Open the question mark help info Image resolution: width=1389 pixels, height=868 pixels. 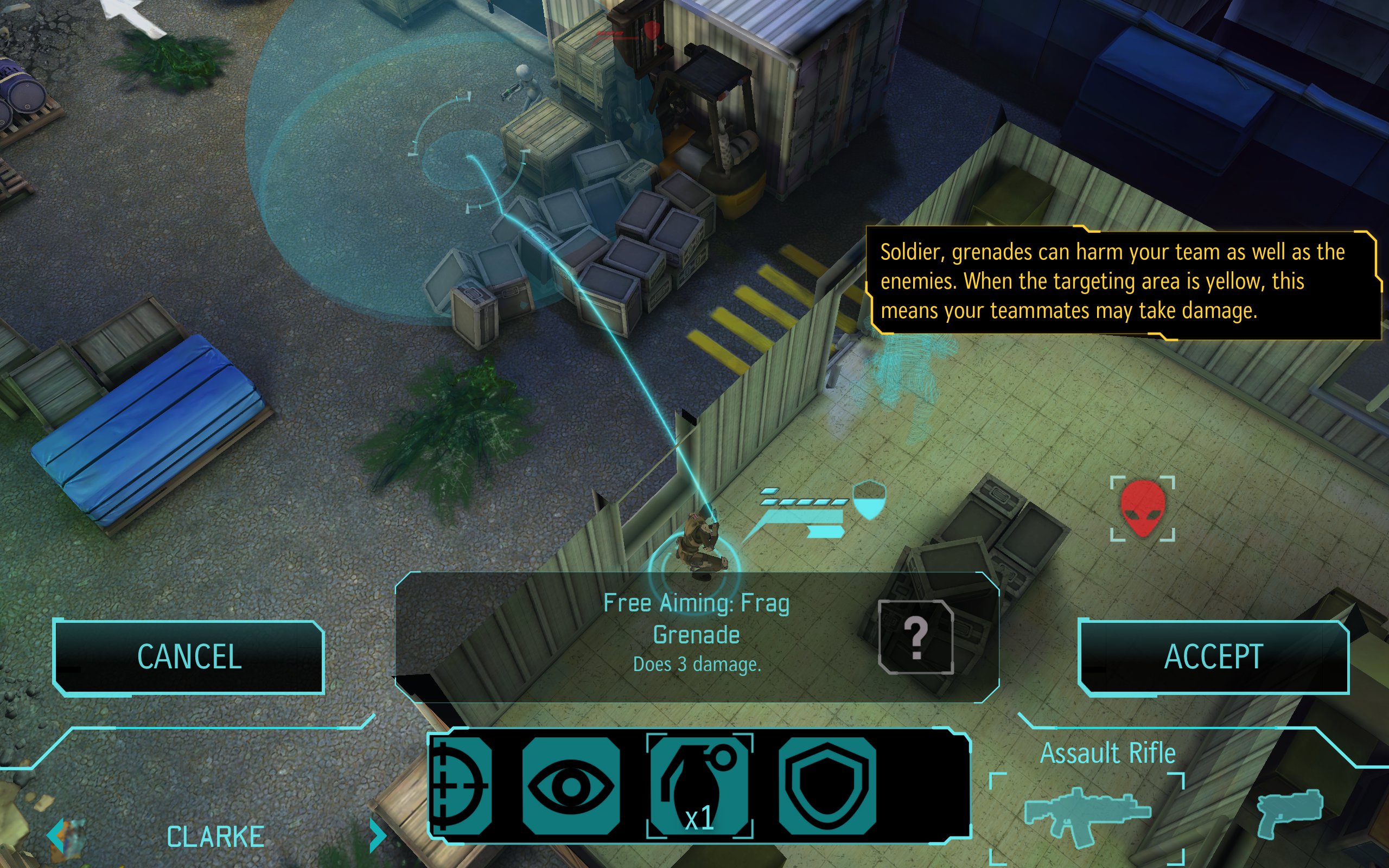pos(915,637)
